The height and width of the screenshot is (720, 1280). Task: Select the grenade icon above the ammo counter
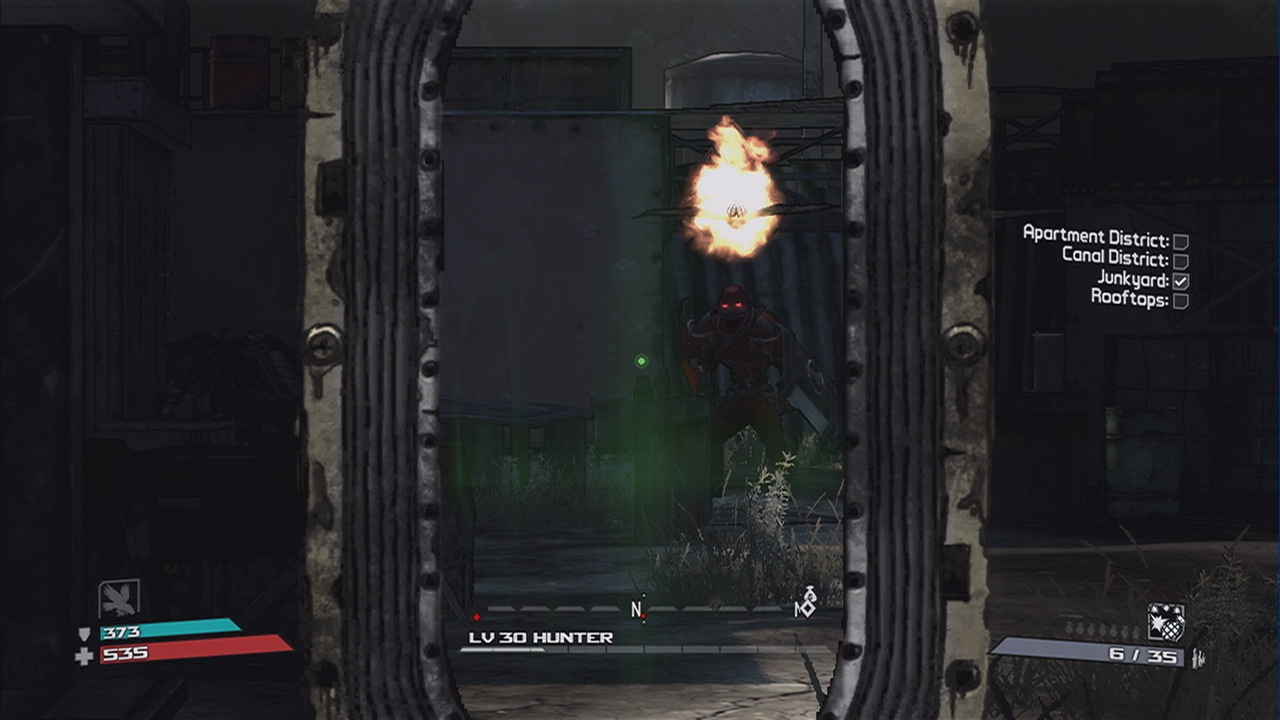click(x=1165, y=622)
